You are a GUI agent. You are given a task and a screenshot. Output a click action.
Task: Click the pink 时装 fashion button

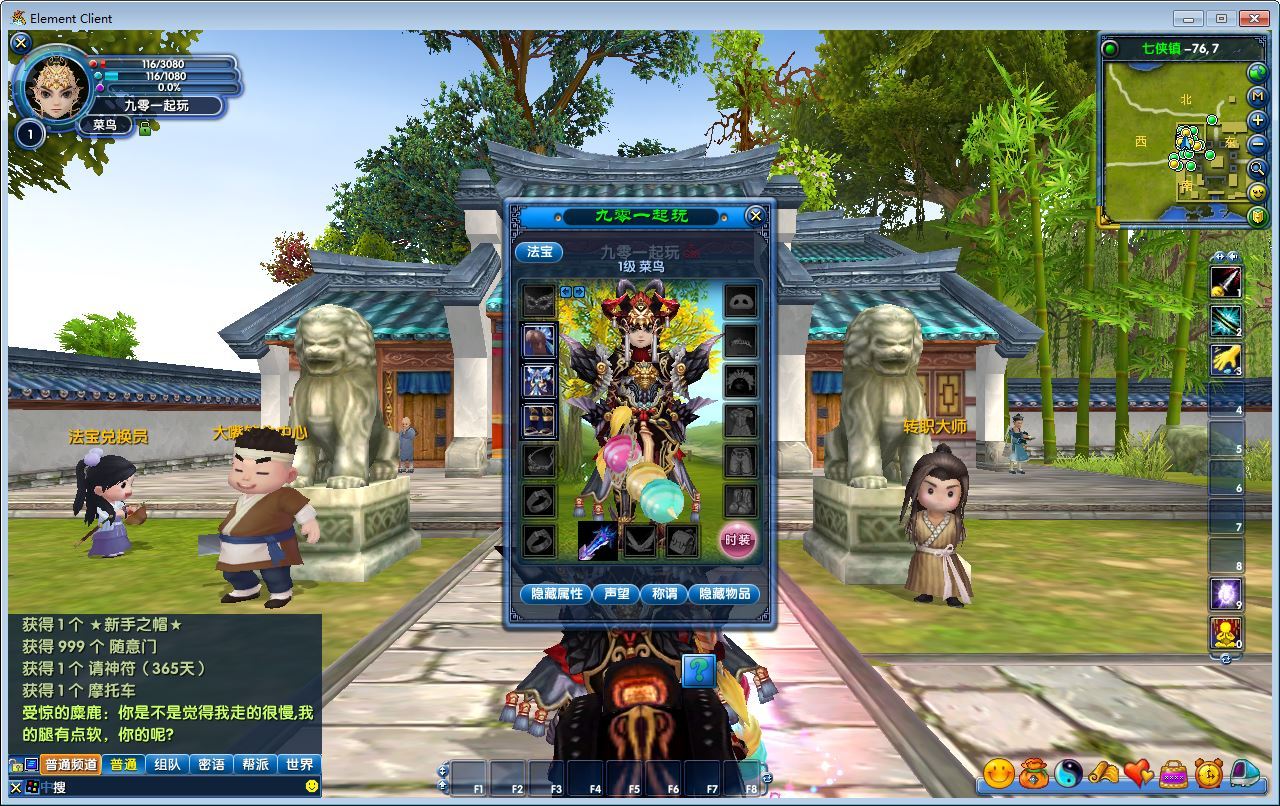coord(738,540)
